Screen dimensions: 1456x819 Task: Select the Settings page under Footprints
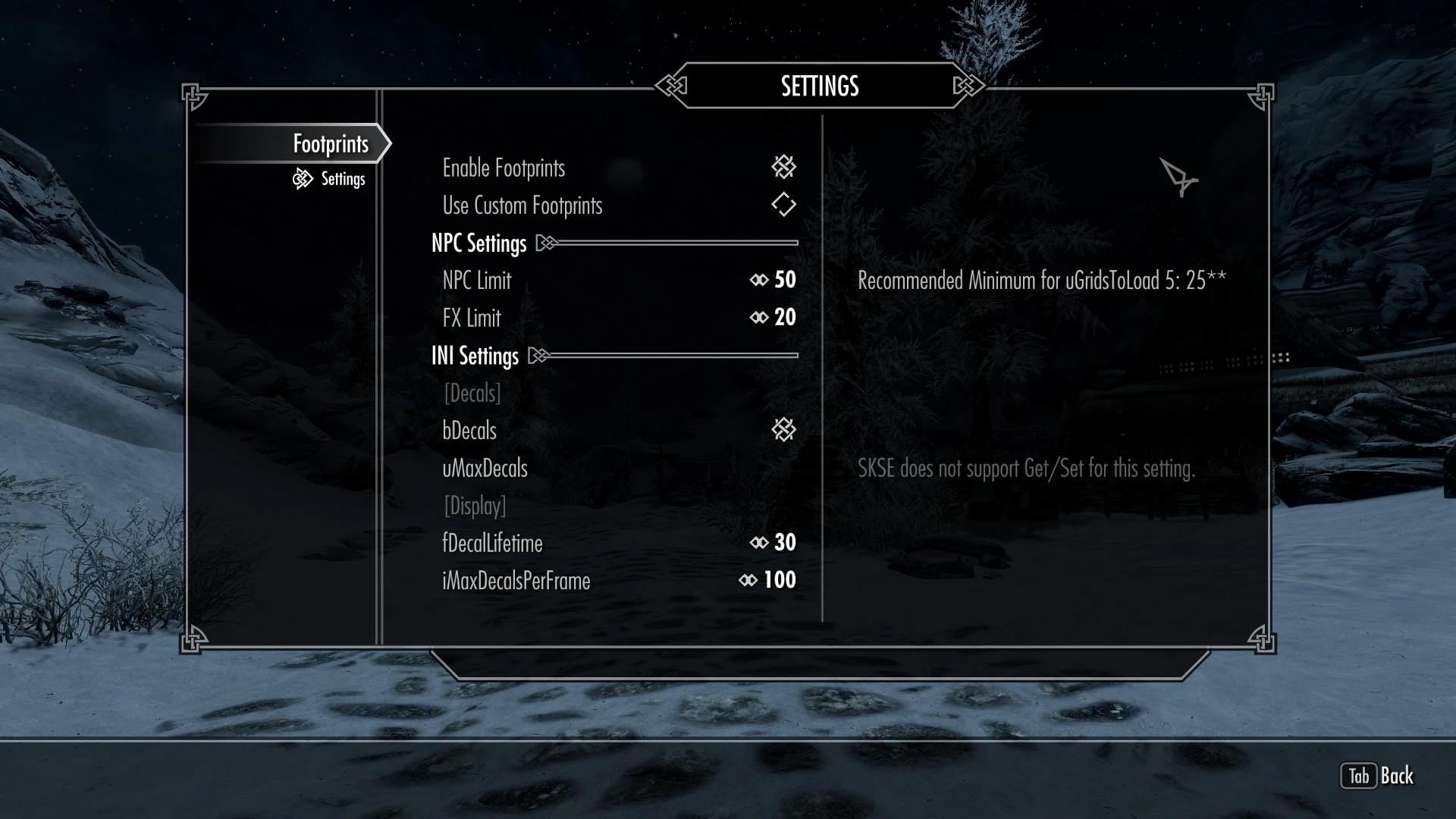point(343,179)
